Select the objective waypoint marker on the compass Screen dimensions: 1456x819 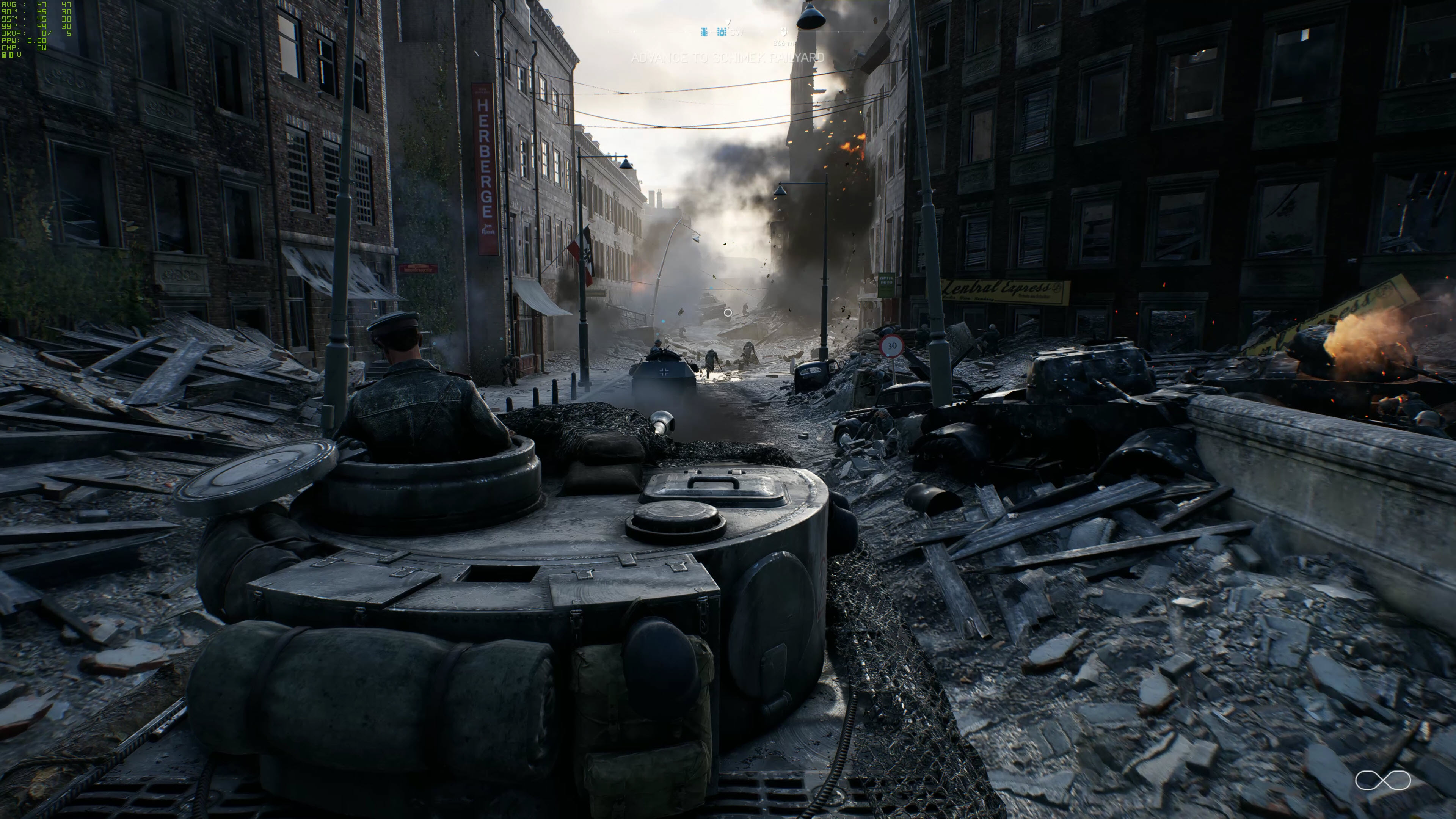(x=783, y=31)
